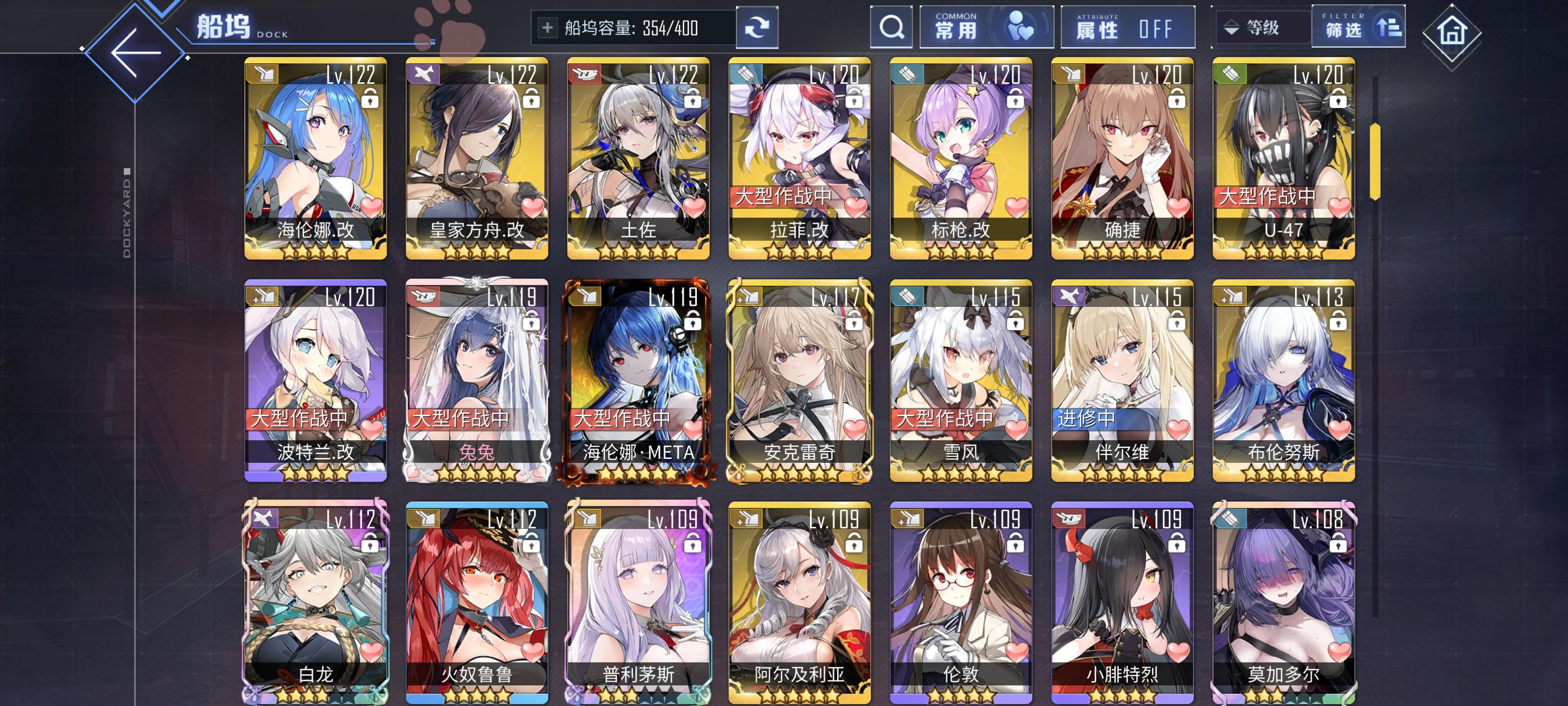1568x706 pixels.
Task: Open the search magnifier tool
Action: (891, 27)
